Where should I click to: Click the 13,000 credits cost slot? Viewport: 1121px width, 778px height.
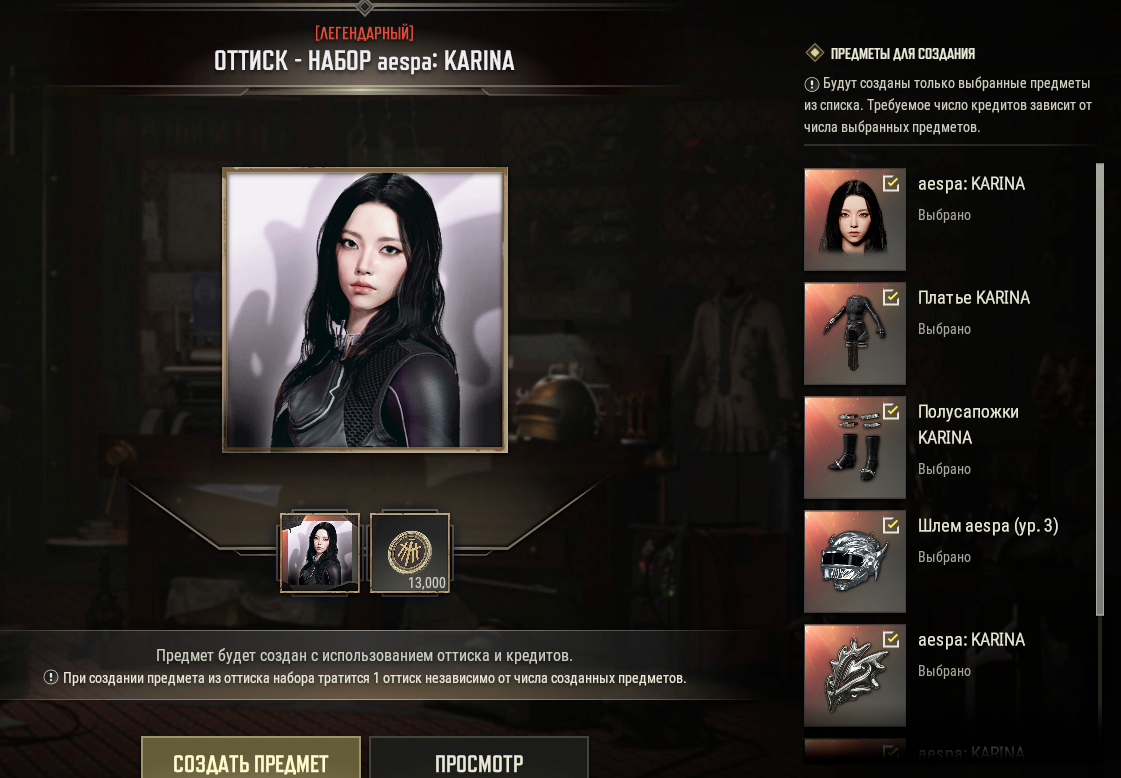point(410,553)
